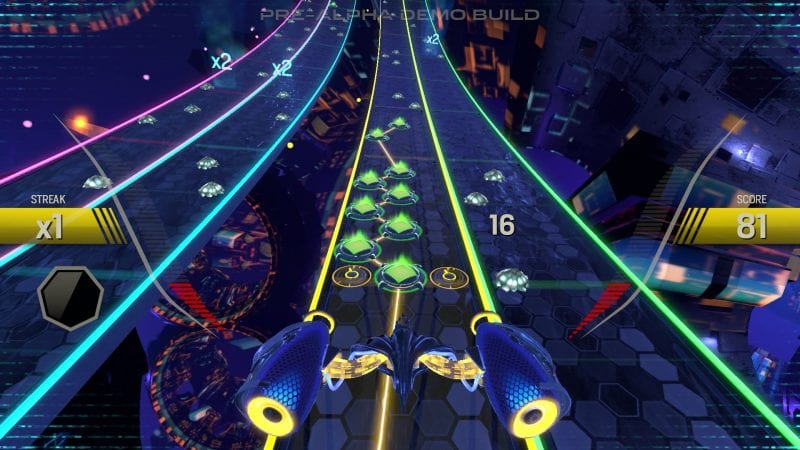Image resolution: width=800 pixels, height=450 pixels.
Task: Click the octagonal power-up slot icon
Action: coord(70,298)
